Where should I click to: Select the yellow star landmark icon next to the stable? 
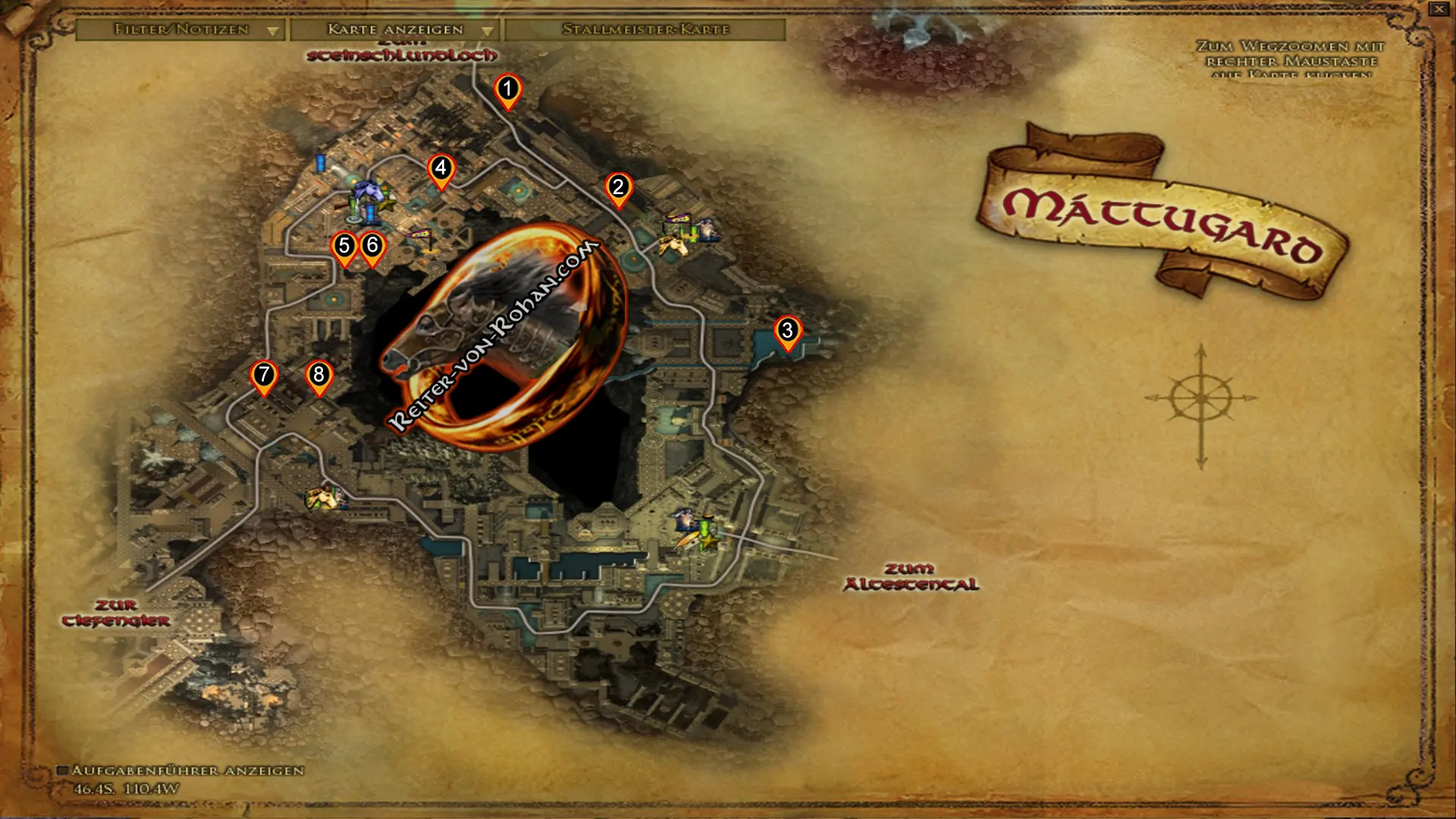pyautogui.click(x=387, y=203)
